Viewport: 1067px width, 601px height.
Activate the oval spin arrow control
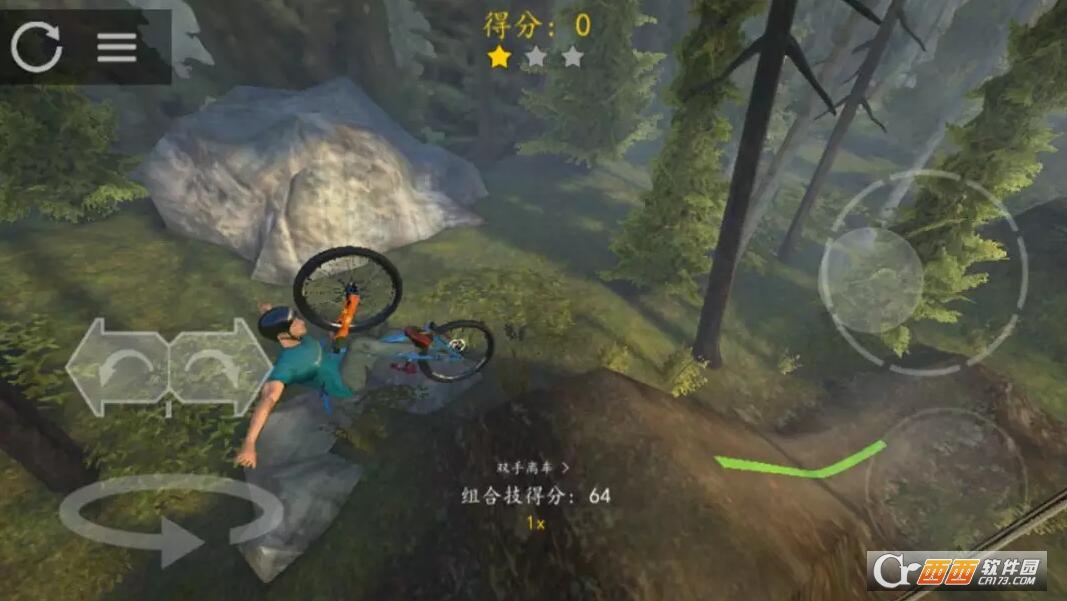click(x=170, y=519)
